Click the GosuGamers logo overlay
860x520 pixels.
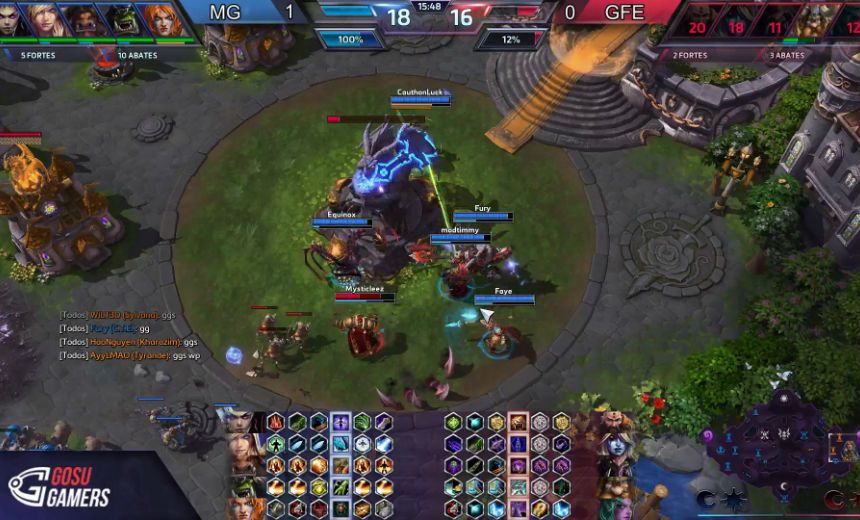tap(62, 487)
